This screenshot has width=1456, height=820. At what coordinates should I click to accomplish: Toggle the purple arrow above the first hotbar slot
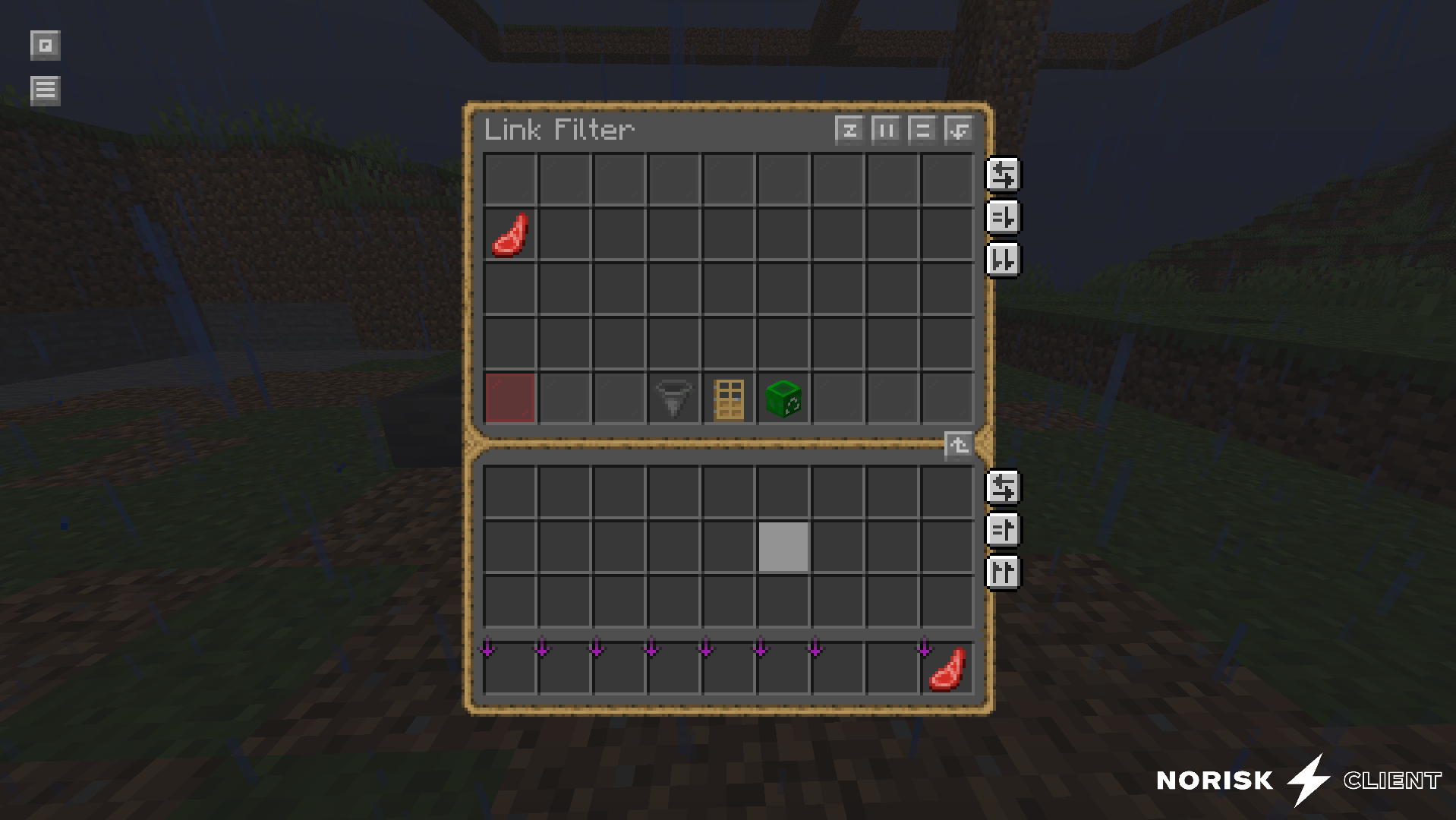(x=487, y=648)
